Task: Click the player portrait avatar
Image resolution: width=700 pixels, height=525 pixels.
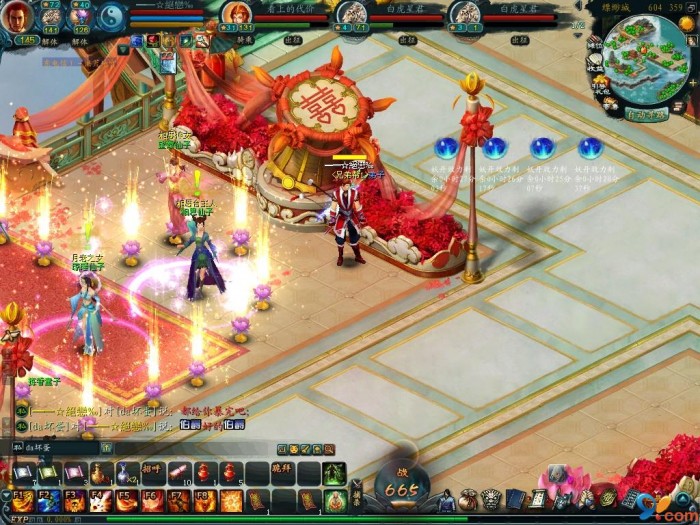Action: tap(17, 17)
